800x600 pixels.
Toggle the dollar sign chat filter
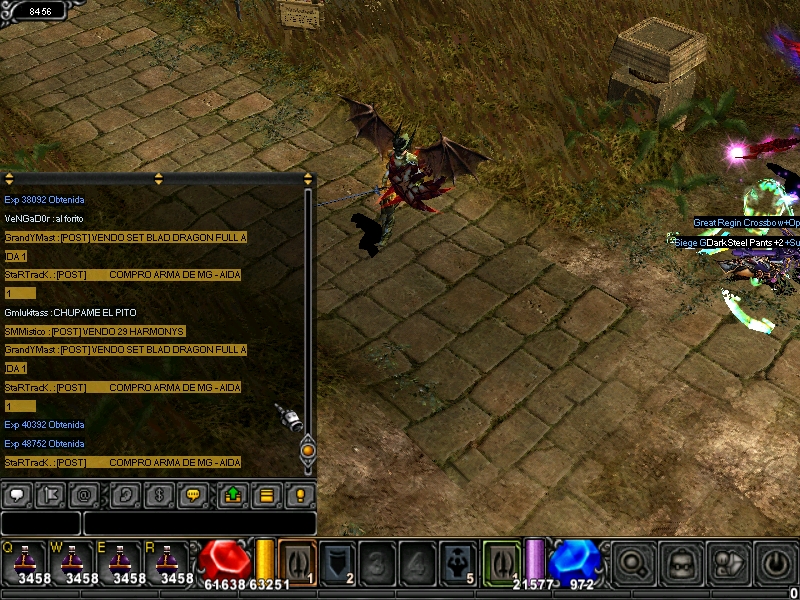click(158, 494)
